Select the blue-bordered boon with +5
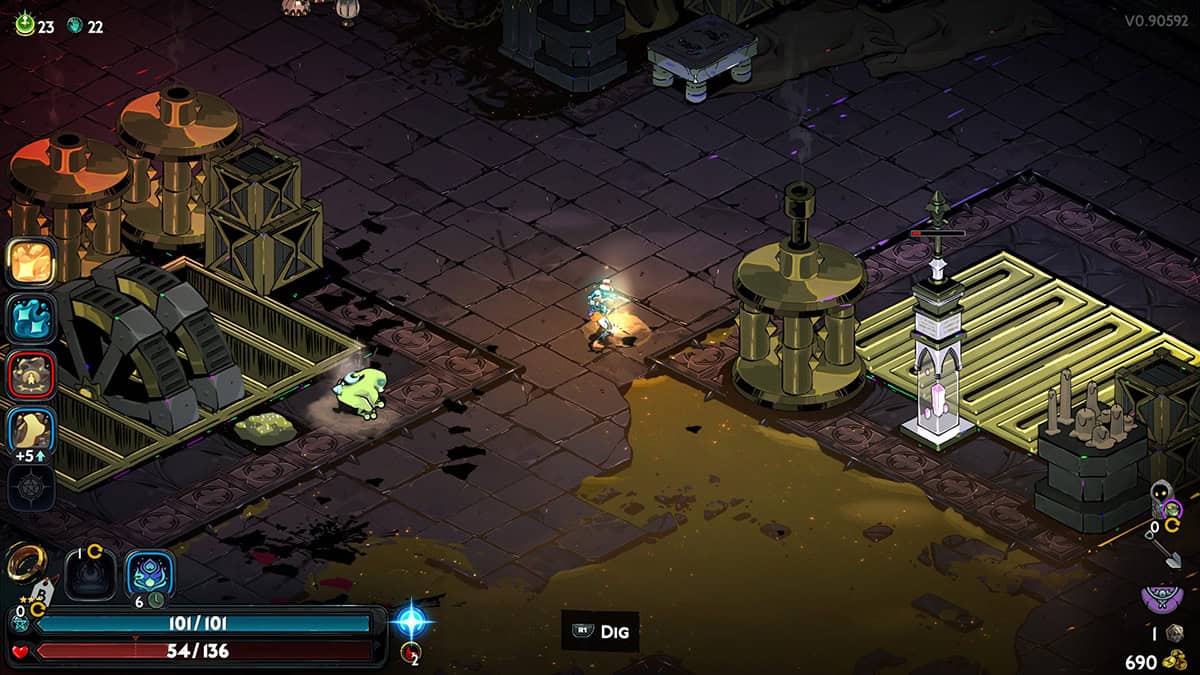 pos(31,431)
